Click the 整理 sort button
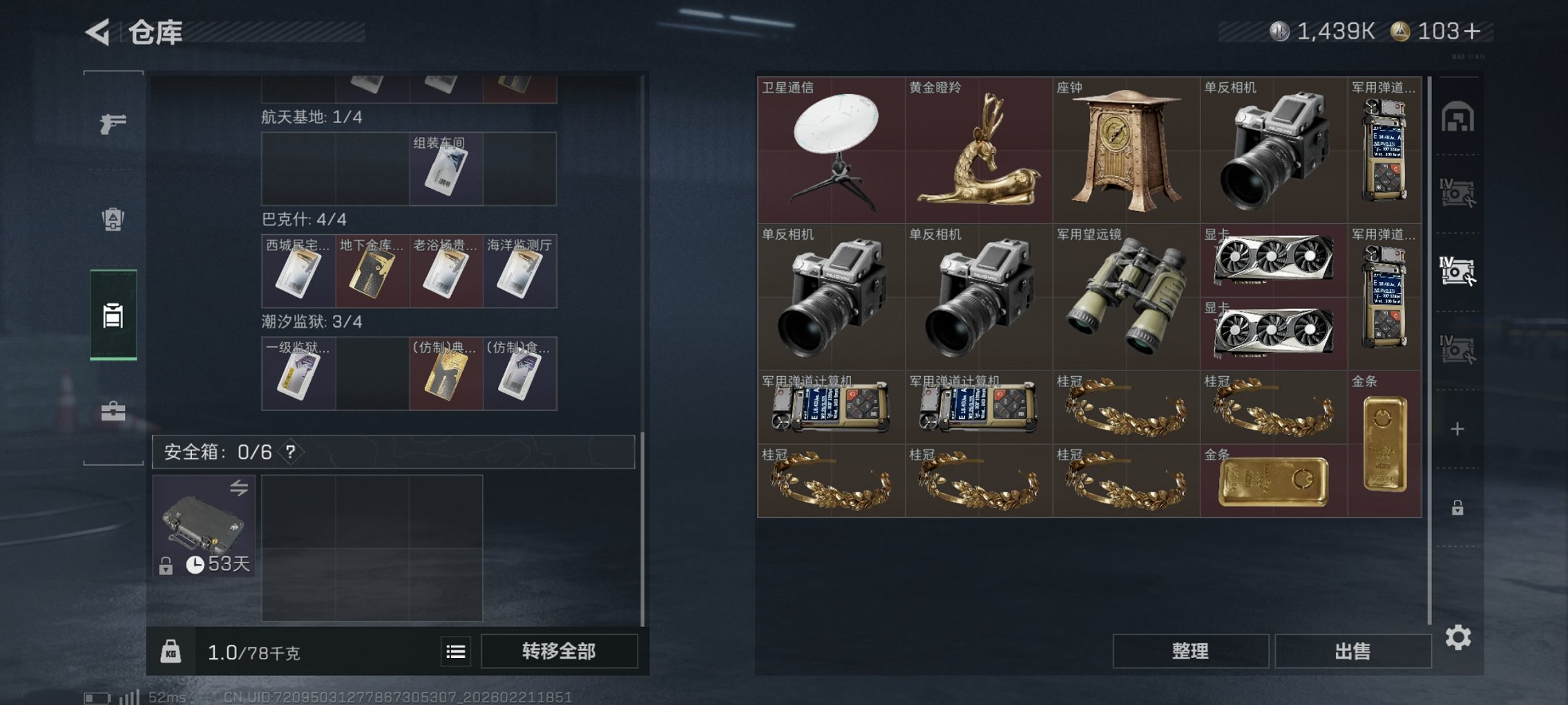 [x=1191, y=650]
